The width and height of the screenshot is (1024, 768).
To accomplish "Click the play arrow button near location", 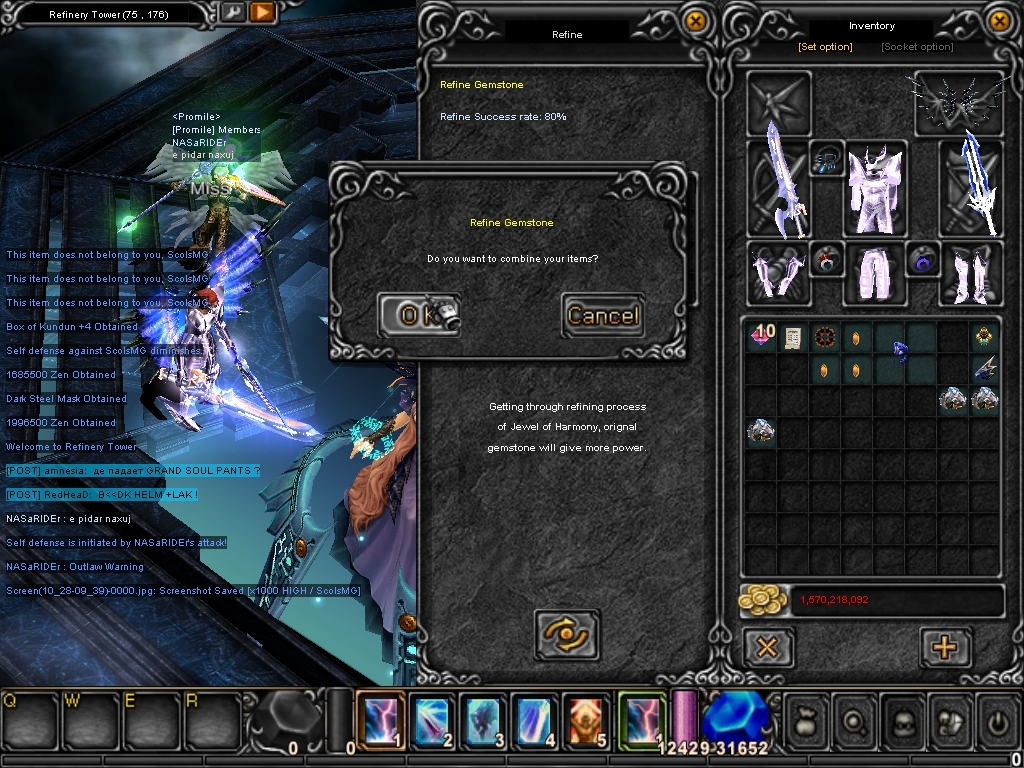I will pos(262,13).
